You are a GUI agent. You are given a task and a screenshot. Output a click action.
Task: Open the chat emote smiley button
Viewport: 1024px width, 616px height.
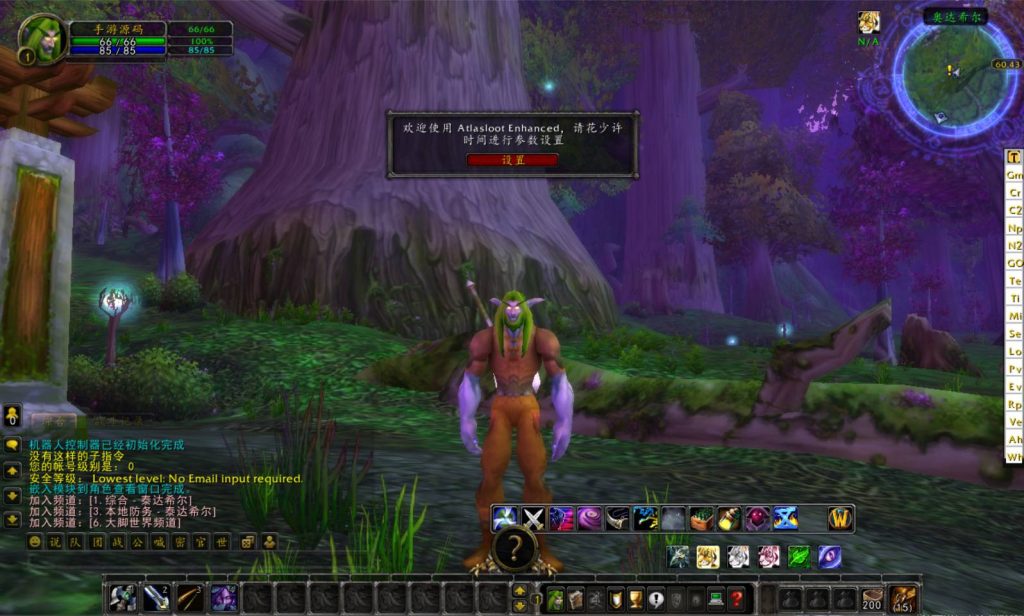[x=35, y=542]
